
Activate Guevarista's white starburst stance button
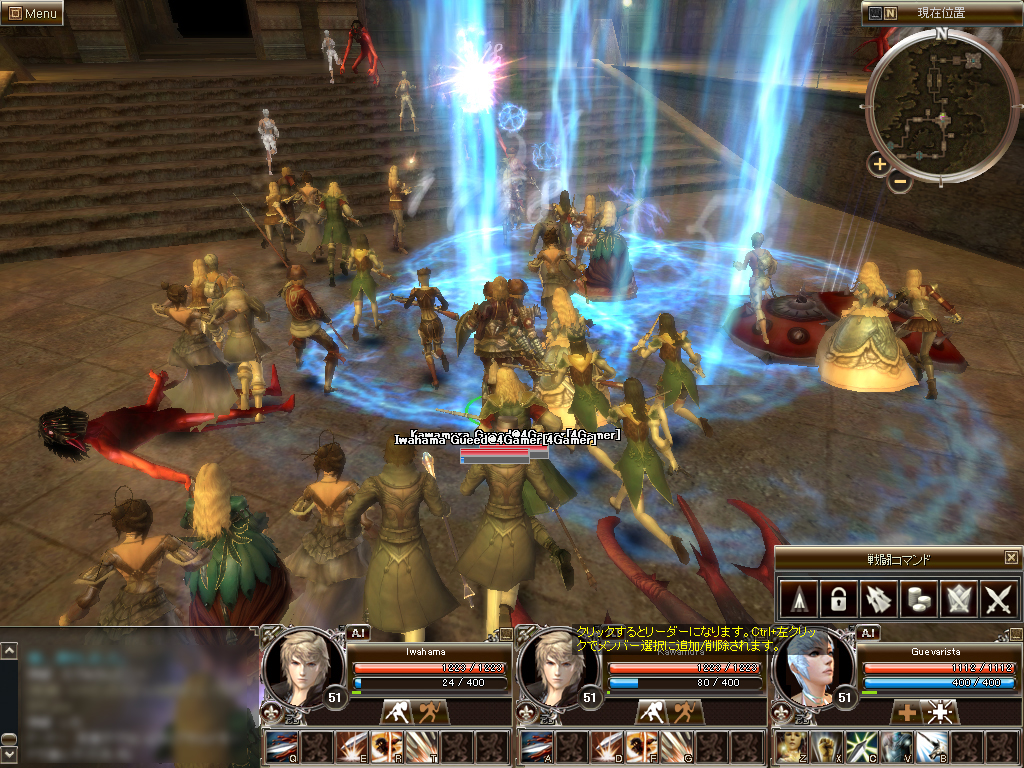(940, 712)
